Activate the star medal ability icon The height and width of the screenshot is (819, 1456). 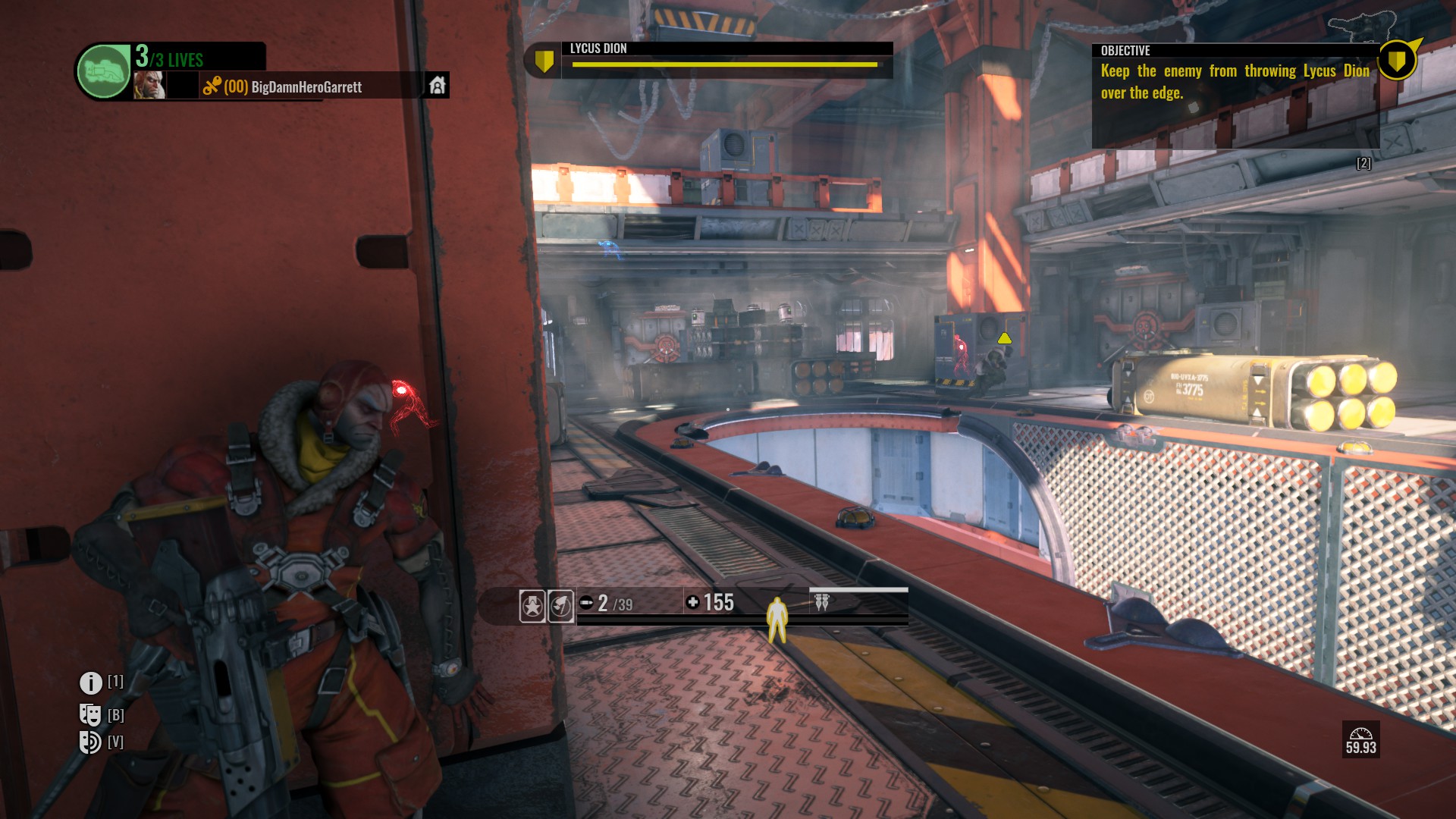(532, 606)
